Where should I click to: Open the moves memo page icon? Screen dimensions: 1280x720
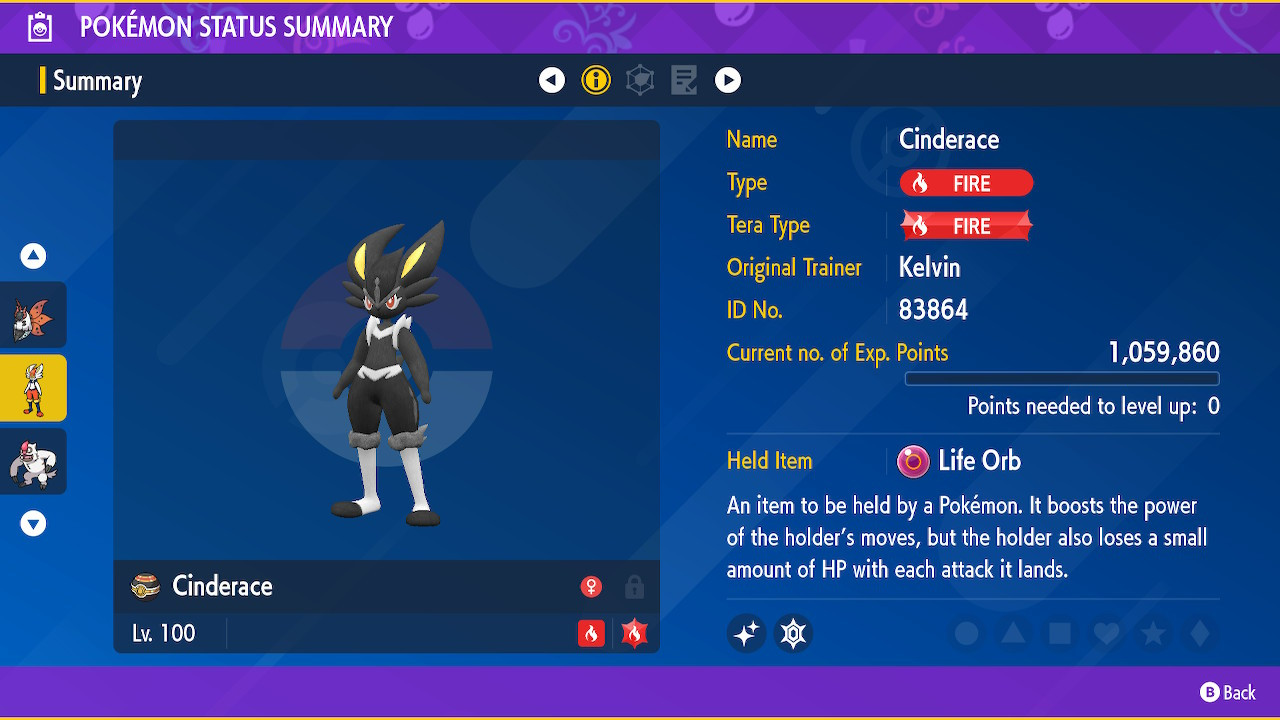click(x=684, y=80)
